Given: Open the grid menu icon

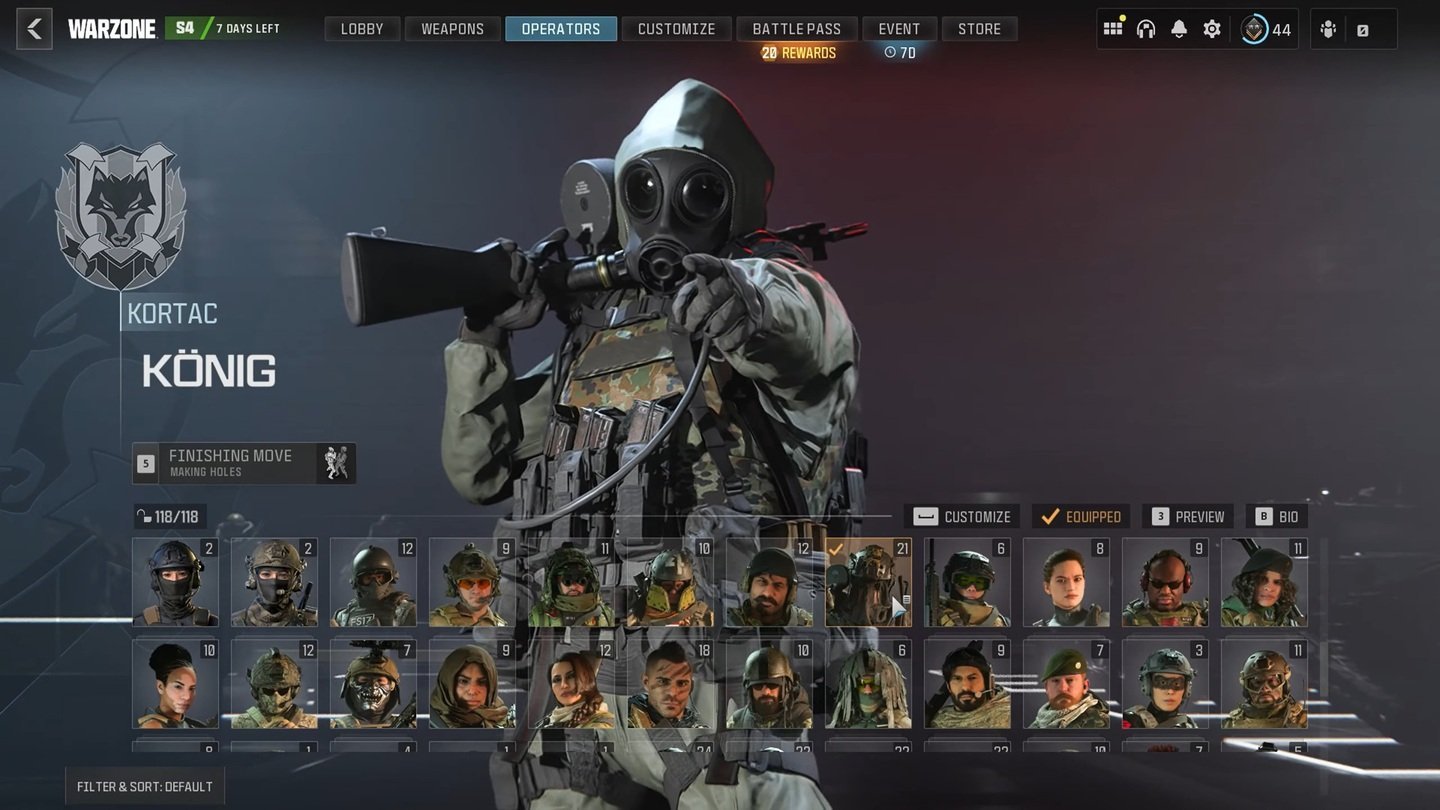Looking at the screenshot, I should pyautogui.click(x=1113, y=29).
